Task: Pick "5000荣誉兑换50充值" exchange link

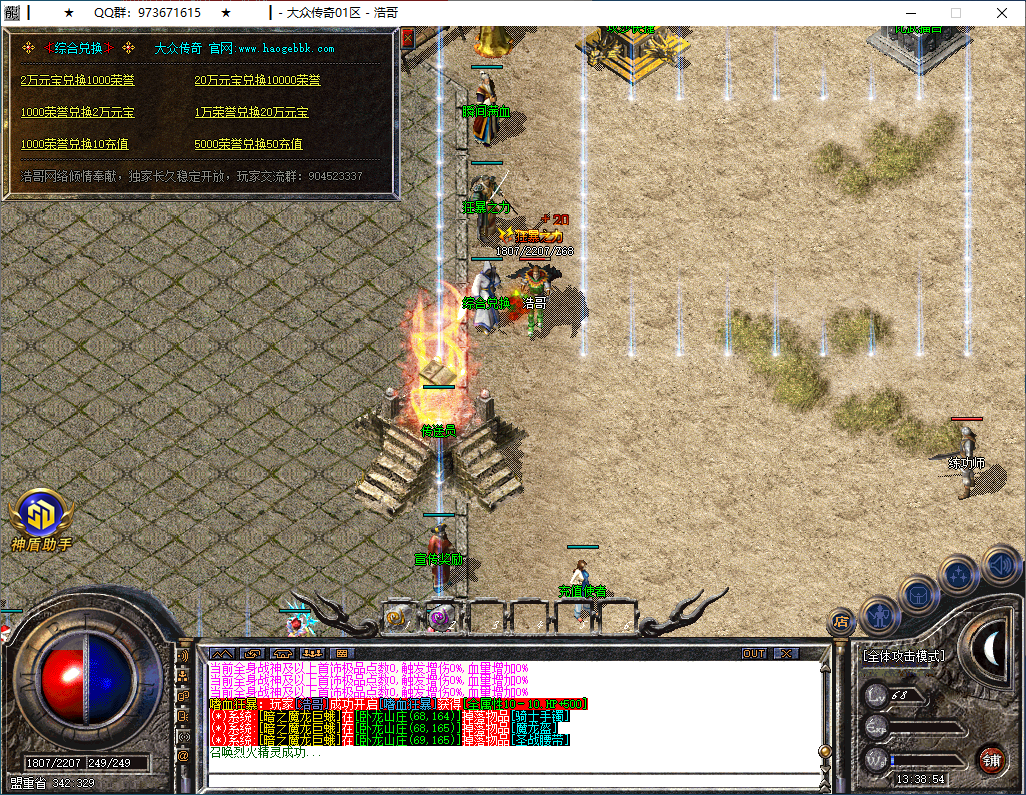Action: (x=248, y=144)
